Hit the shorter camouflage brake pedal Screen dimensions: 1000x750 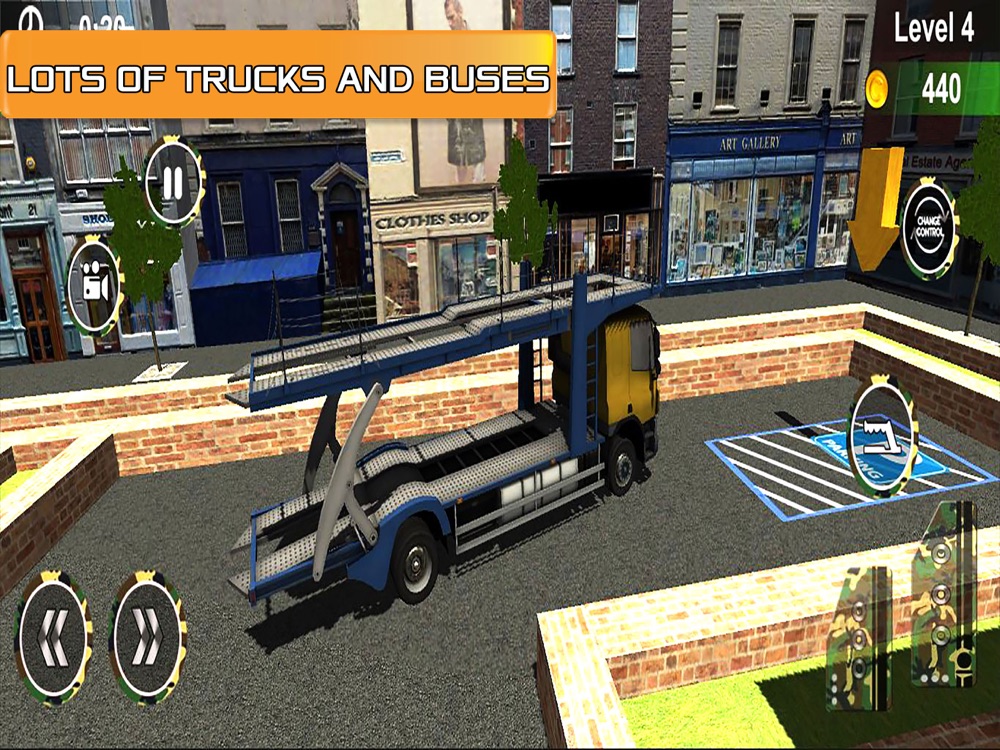[859, 638]
